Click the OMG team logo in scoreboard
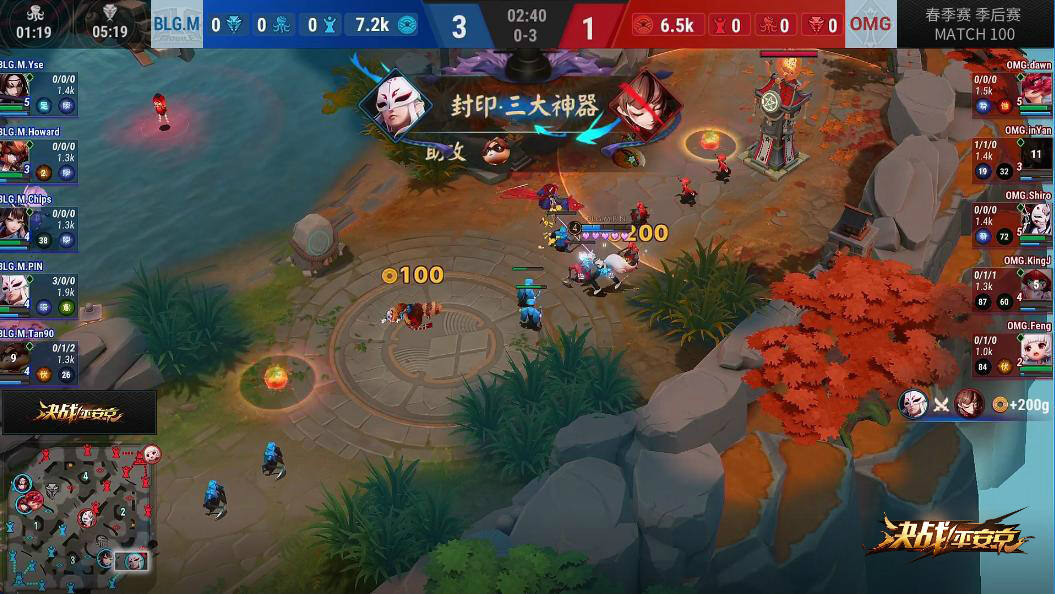This screenshot has height=594, width=1055. click(870, 24)
